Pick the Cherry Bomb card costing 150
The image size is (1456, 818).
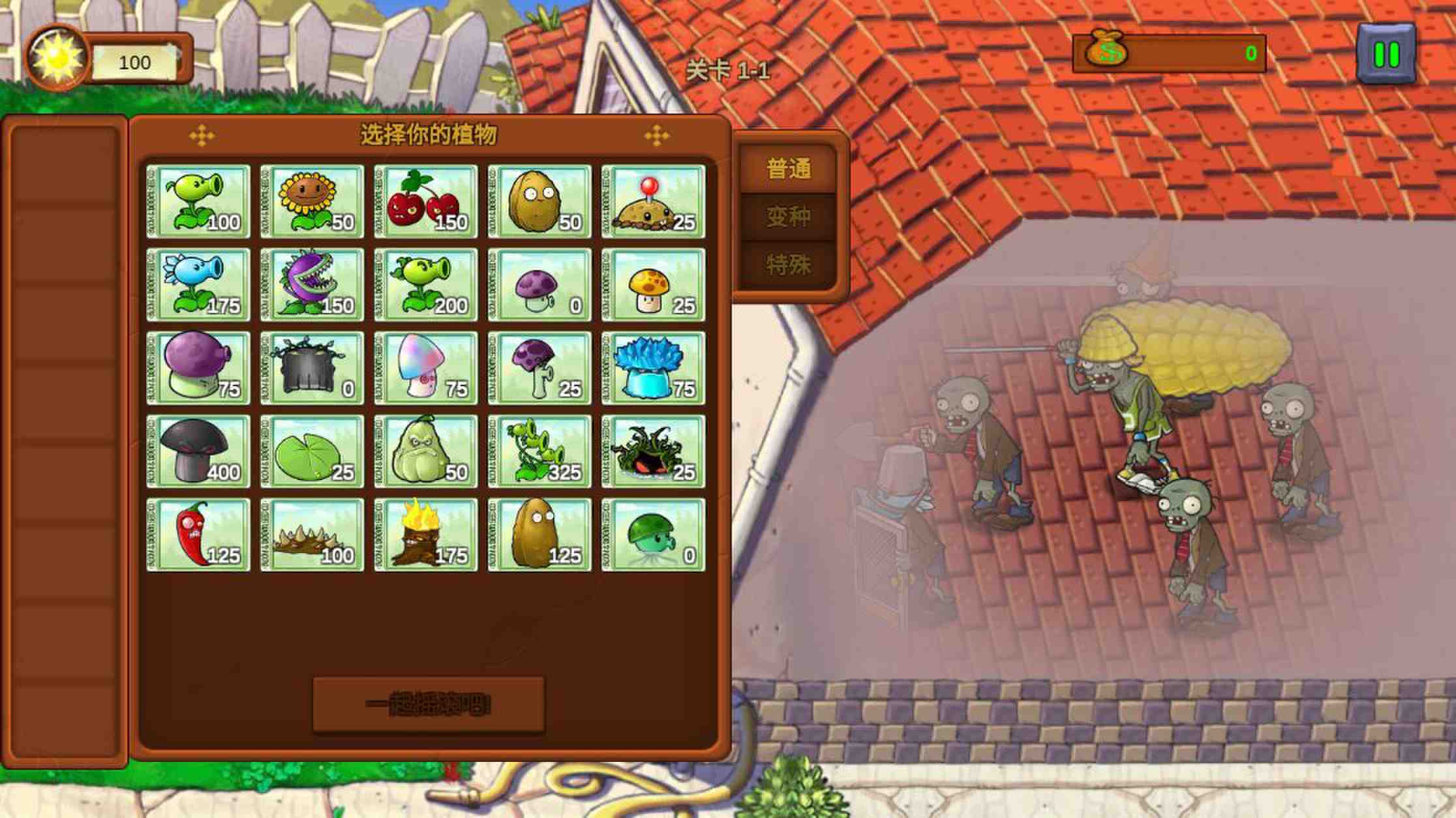427,199
